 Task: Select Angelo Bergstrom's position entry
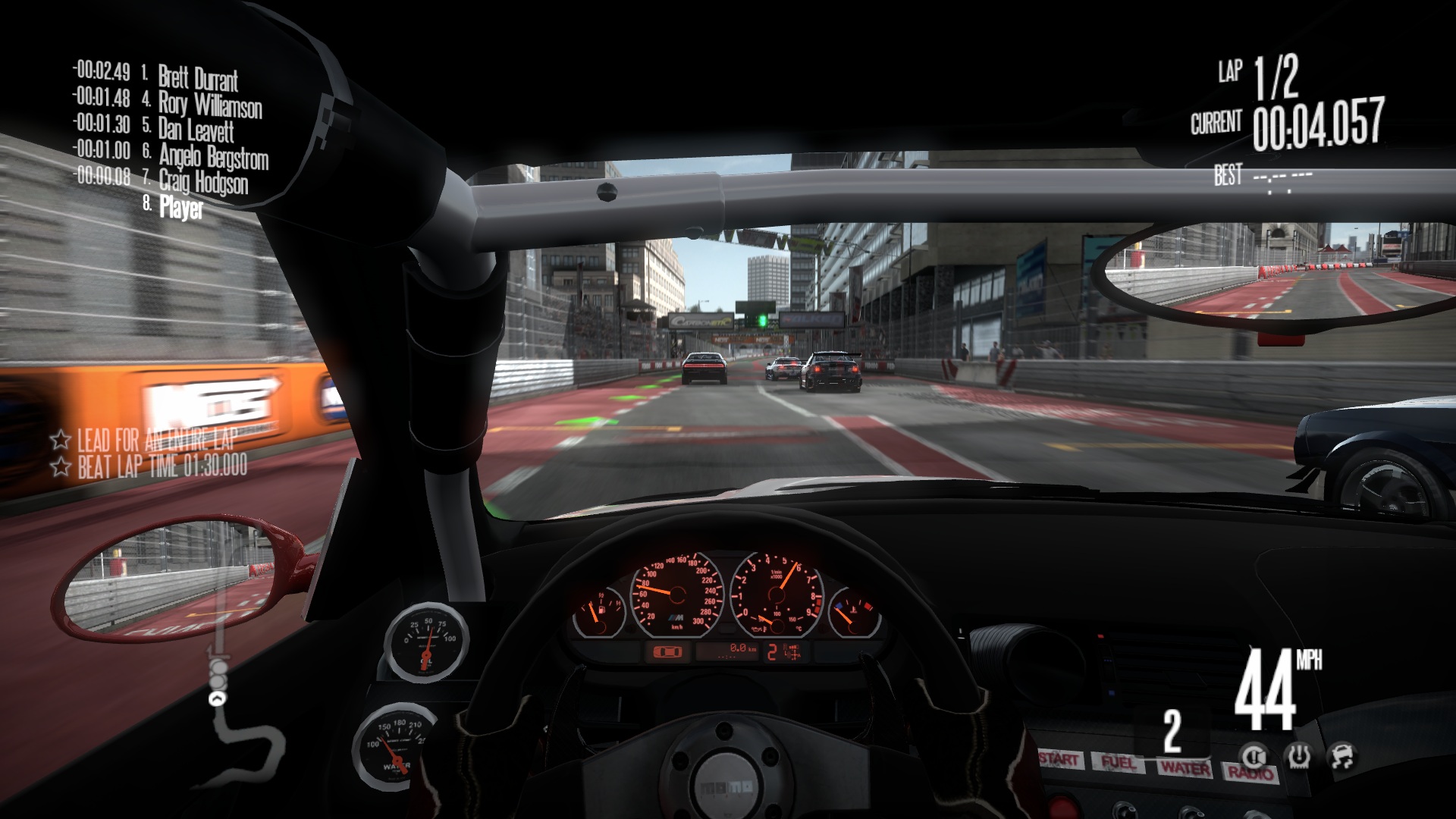click(213, 156)
